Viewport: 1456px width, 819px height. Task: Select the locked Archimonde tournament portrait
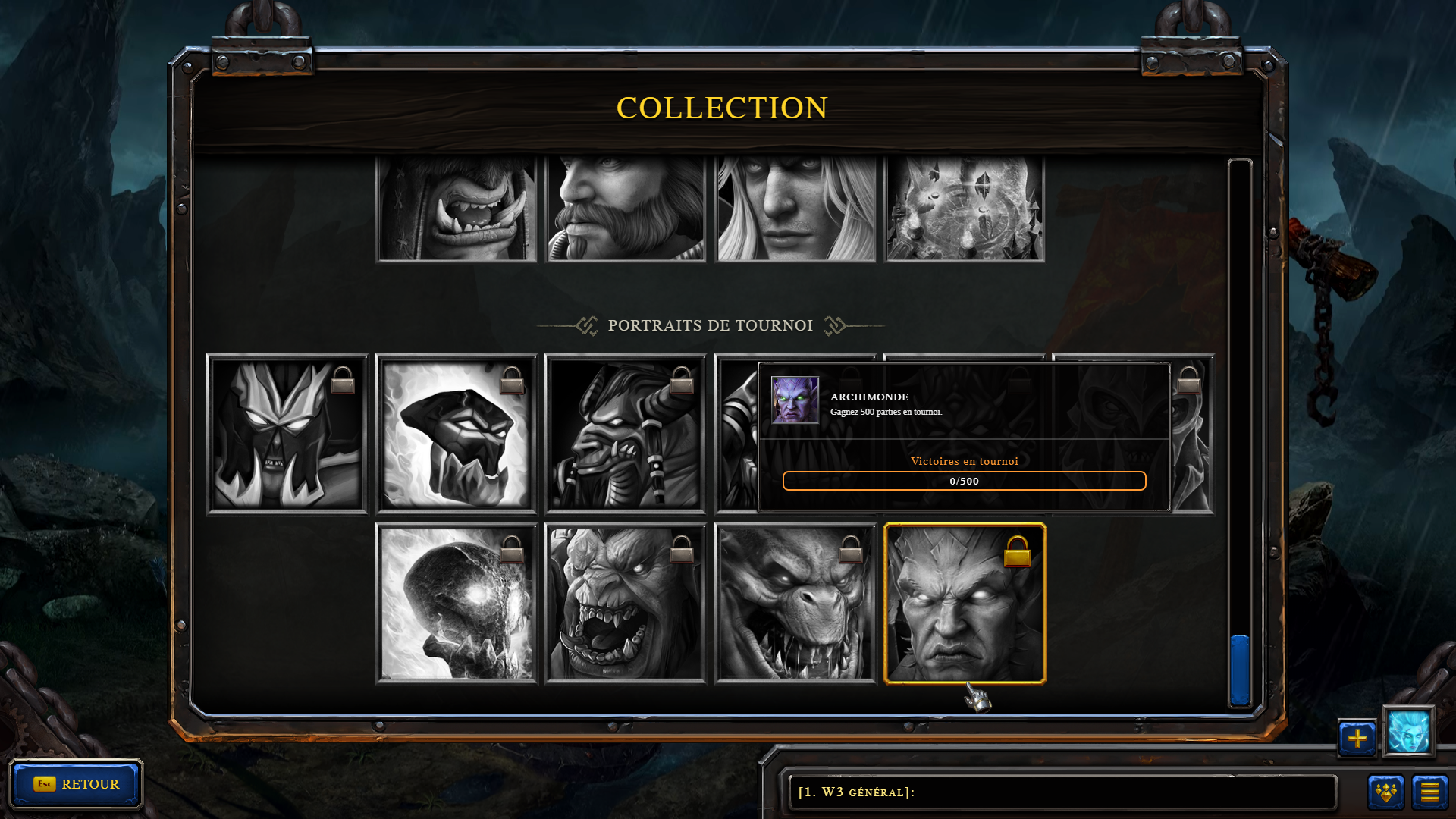click(x=965, y=604)
